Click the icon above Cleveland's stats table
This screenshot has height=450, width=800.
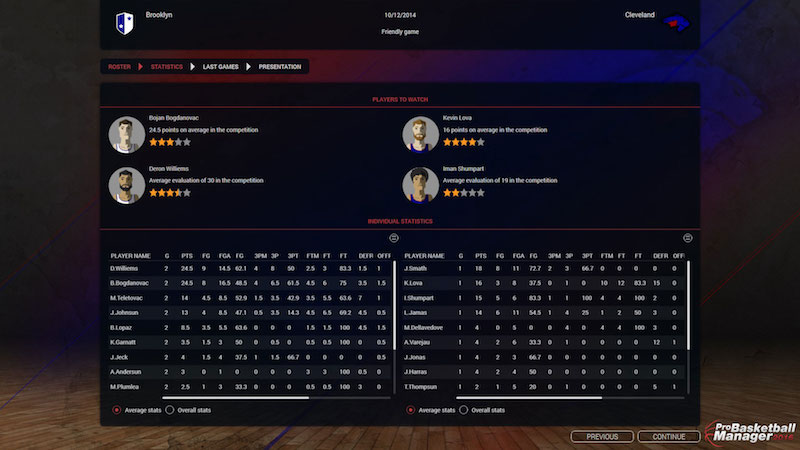click(687, 238)
